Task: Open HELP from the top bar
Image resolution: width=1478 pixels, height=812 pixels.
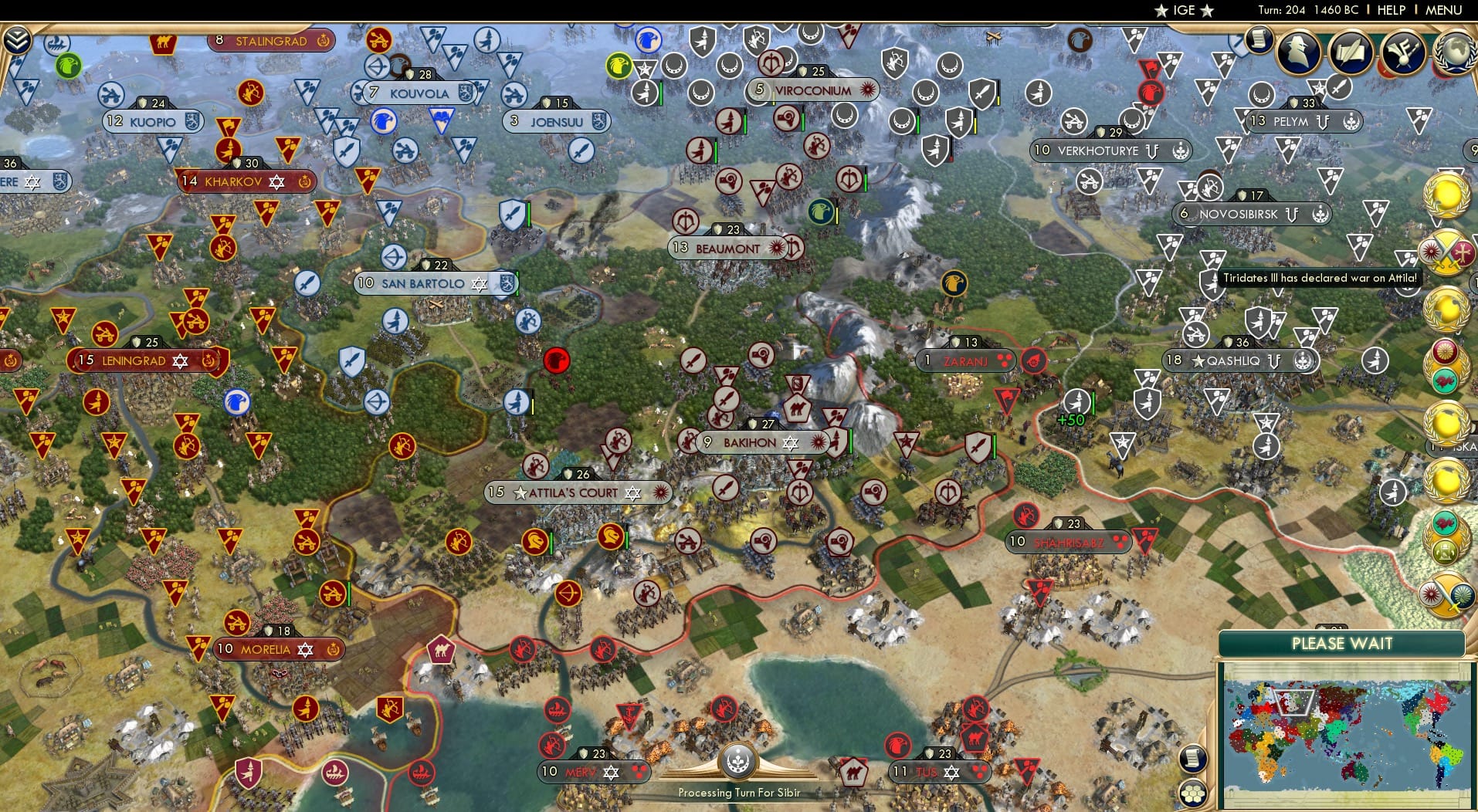Action: pos(1390,10)
